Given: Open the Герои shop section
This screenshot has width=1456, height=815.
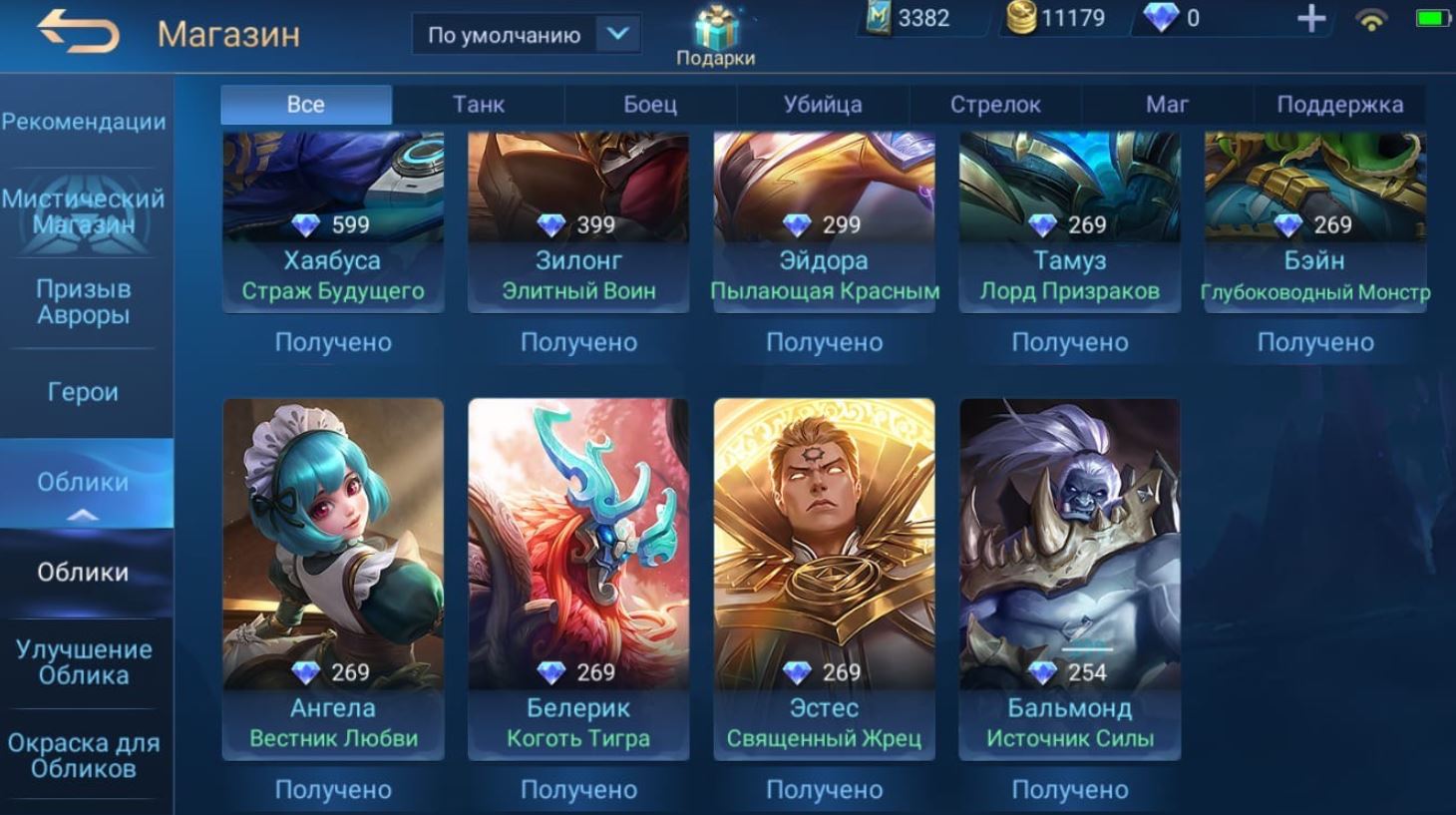Looking at the screenshot, I should pos(84,392).
